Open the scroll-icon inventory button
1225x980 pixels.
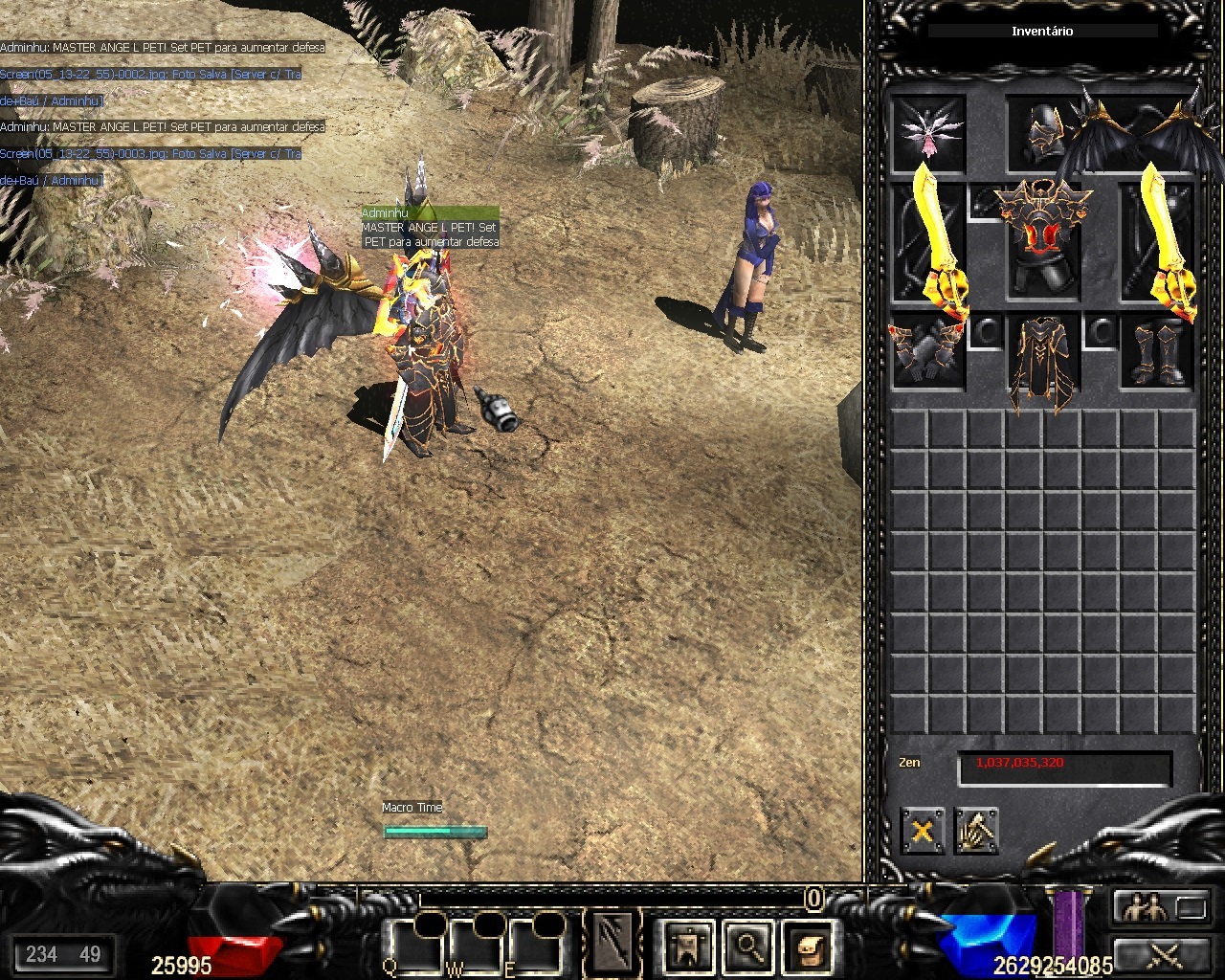[807, 947]
